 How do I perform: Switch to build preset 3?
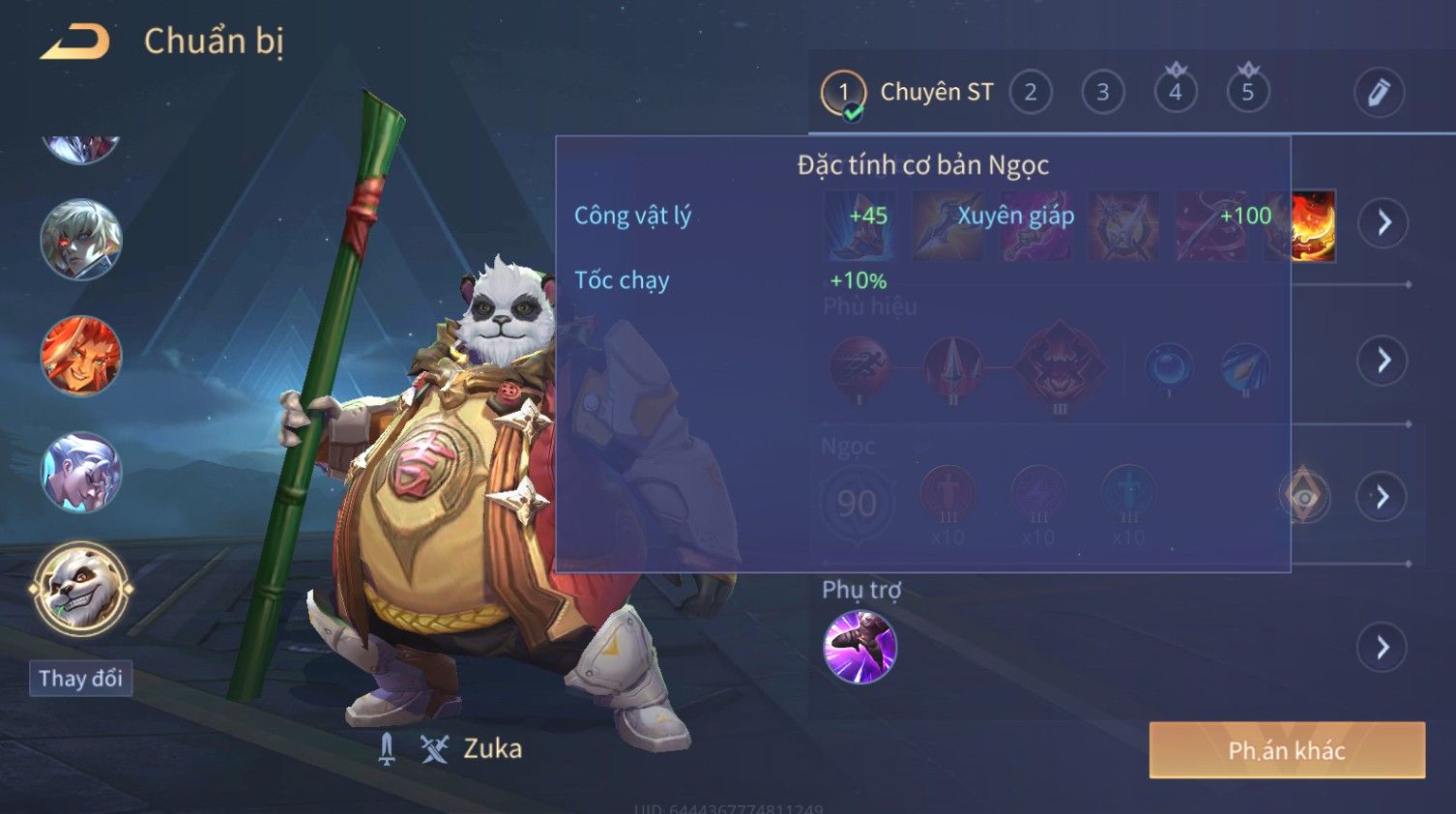(1103, 93)
